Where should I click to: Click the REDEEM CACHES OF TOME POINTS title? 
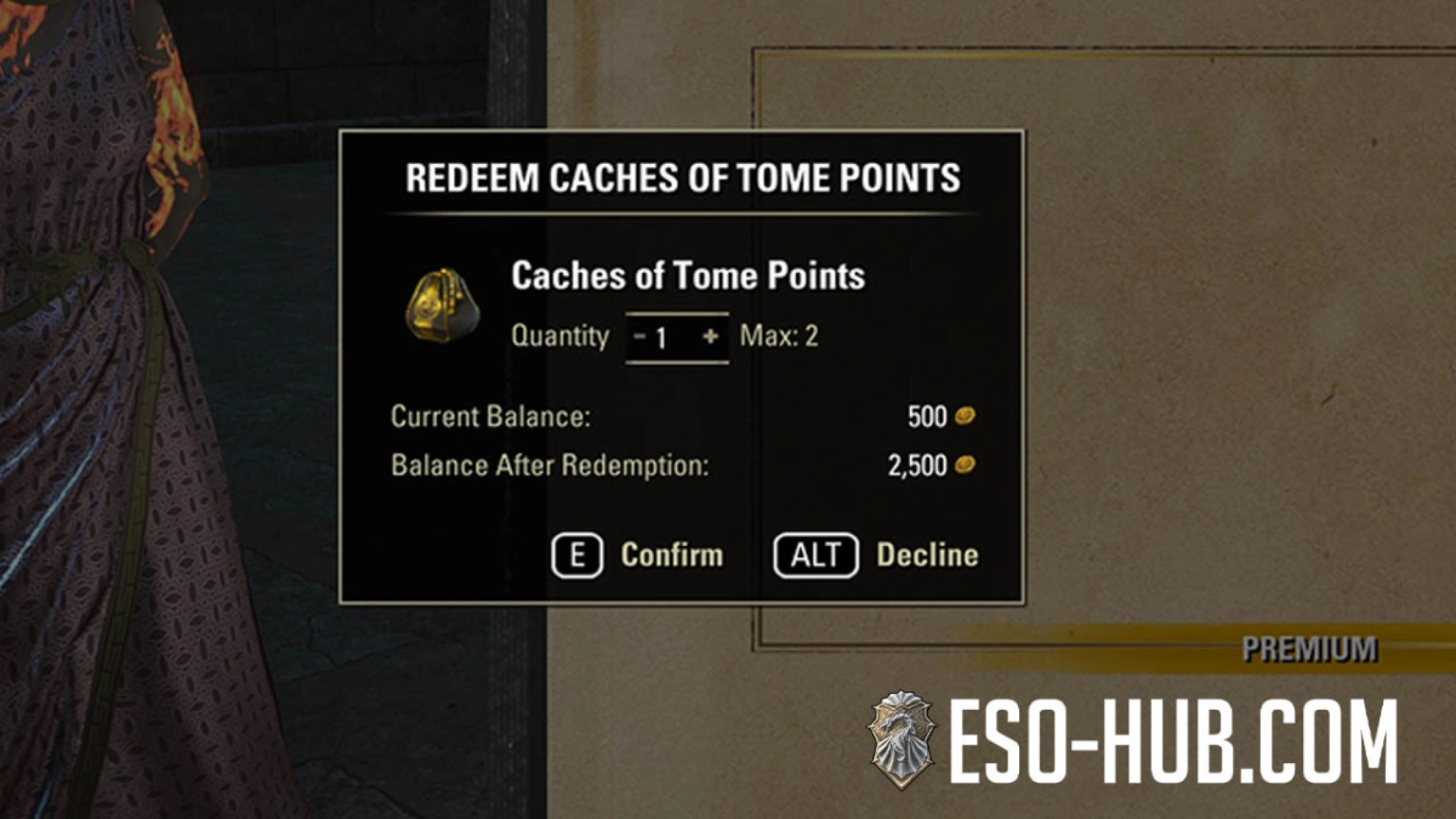683,176
